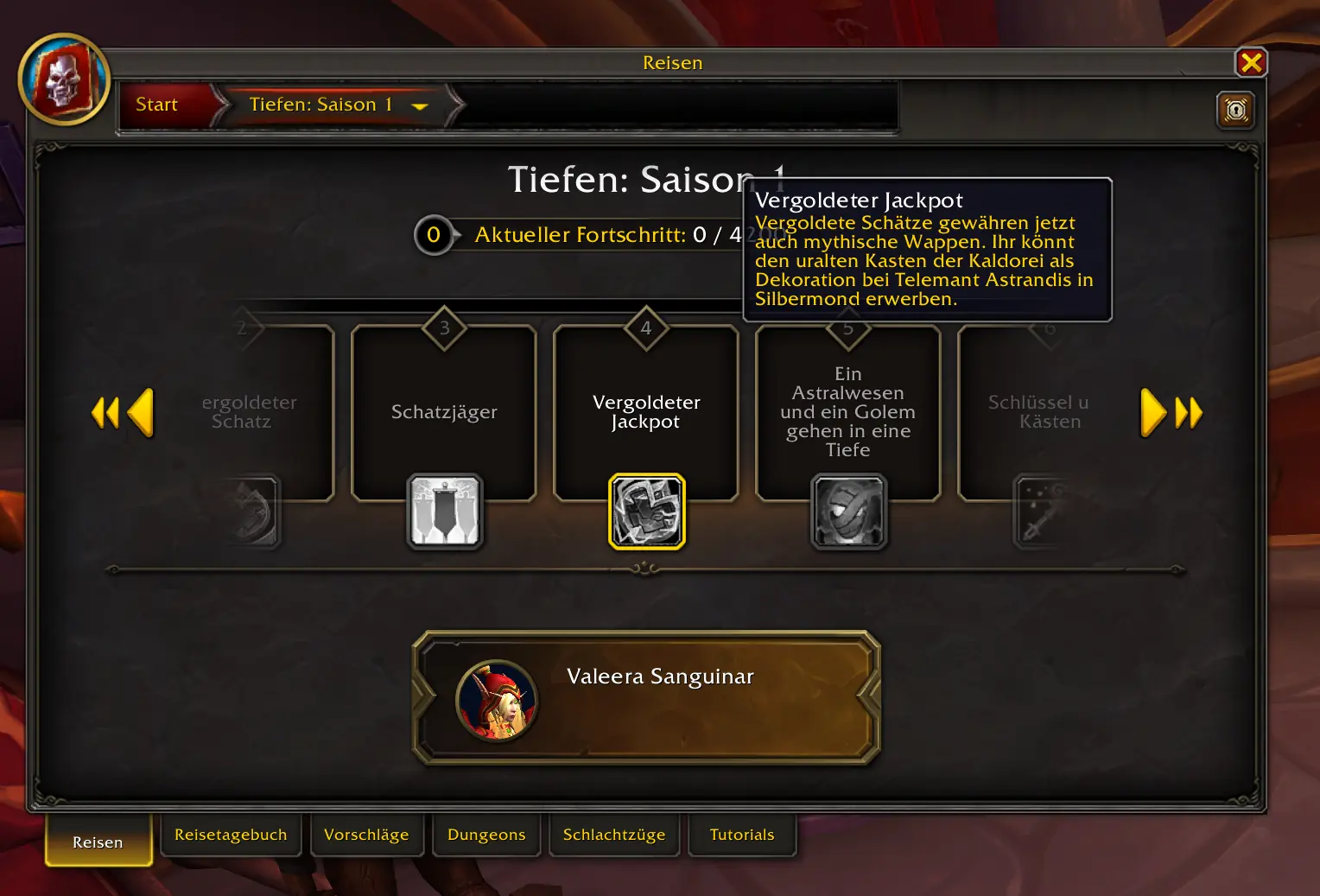Click the Golem head reward icon
Viewport: 1320px width, 896px height.
848,512
